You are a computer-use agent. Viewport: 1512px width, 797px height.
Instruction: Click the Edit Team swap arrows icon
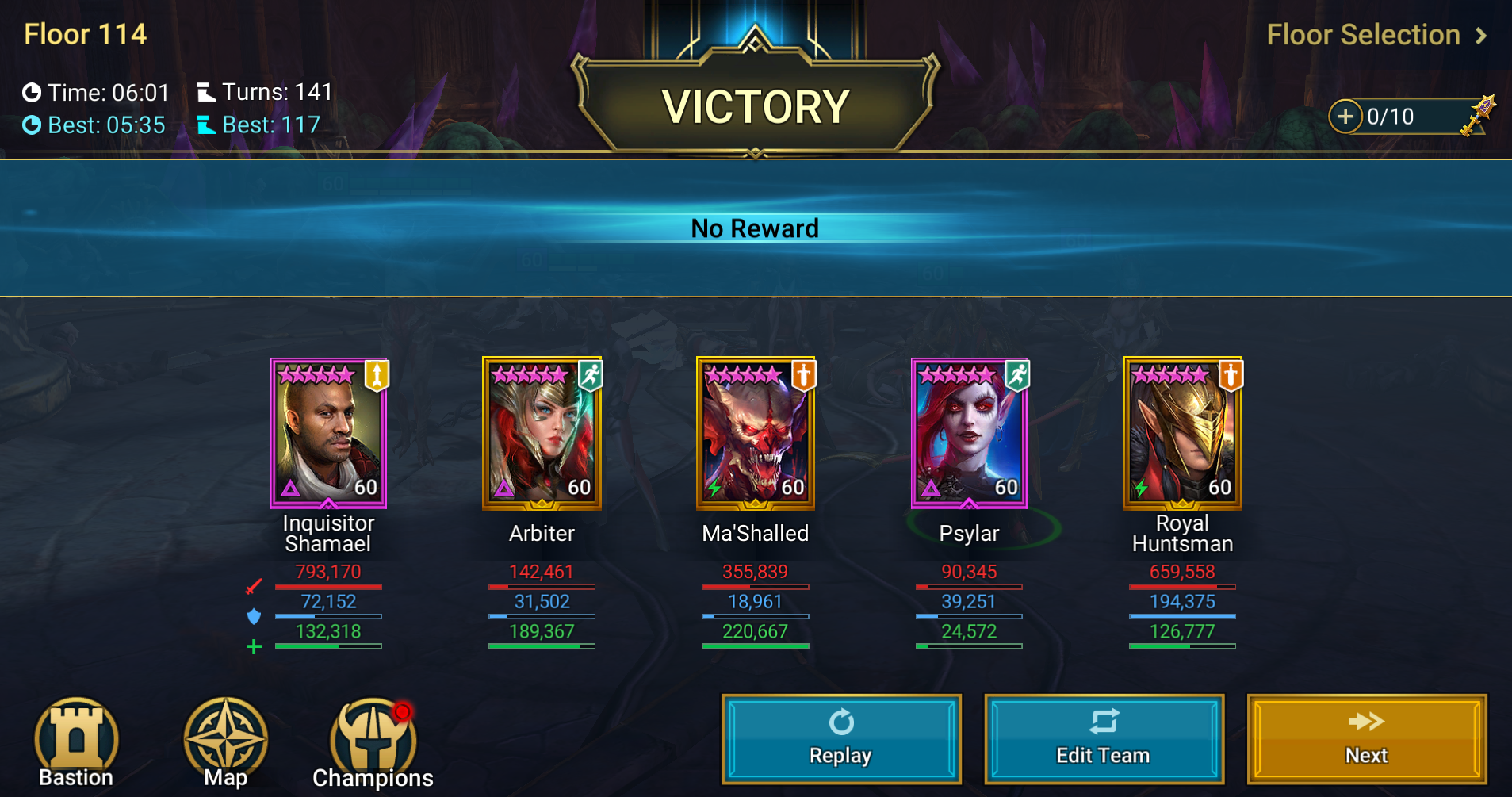tap(1104, 722)
